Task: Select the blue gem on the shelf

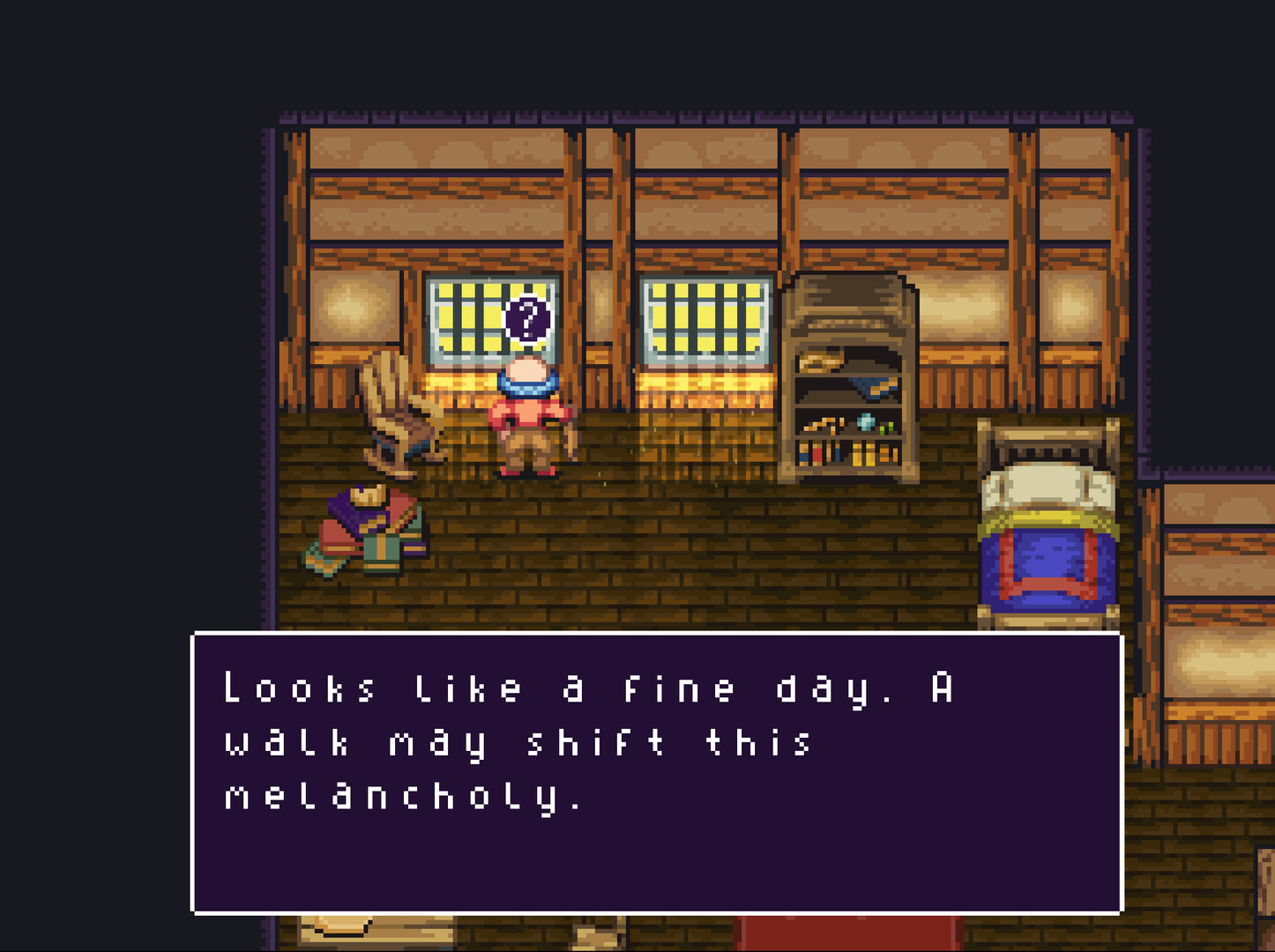Action: (865, 421)
